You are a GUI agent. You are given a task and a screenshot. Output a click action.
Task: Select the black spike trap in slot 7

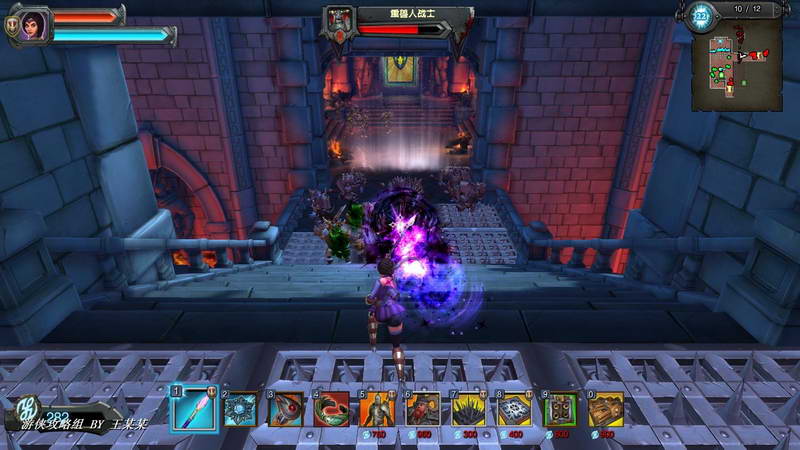(469, 409)
